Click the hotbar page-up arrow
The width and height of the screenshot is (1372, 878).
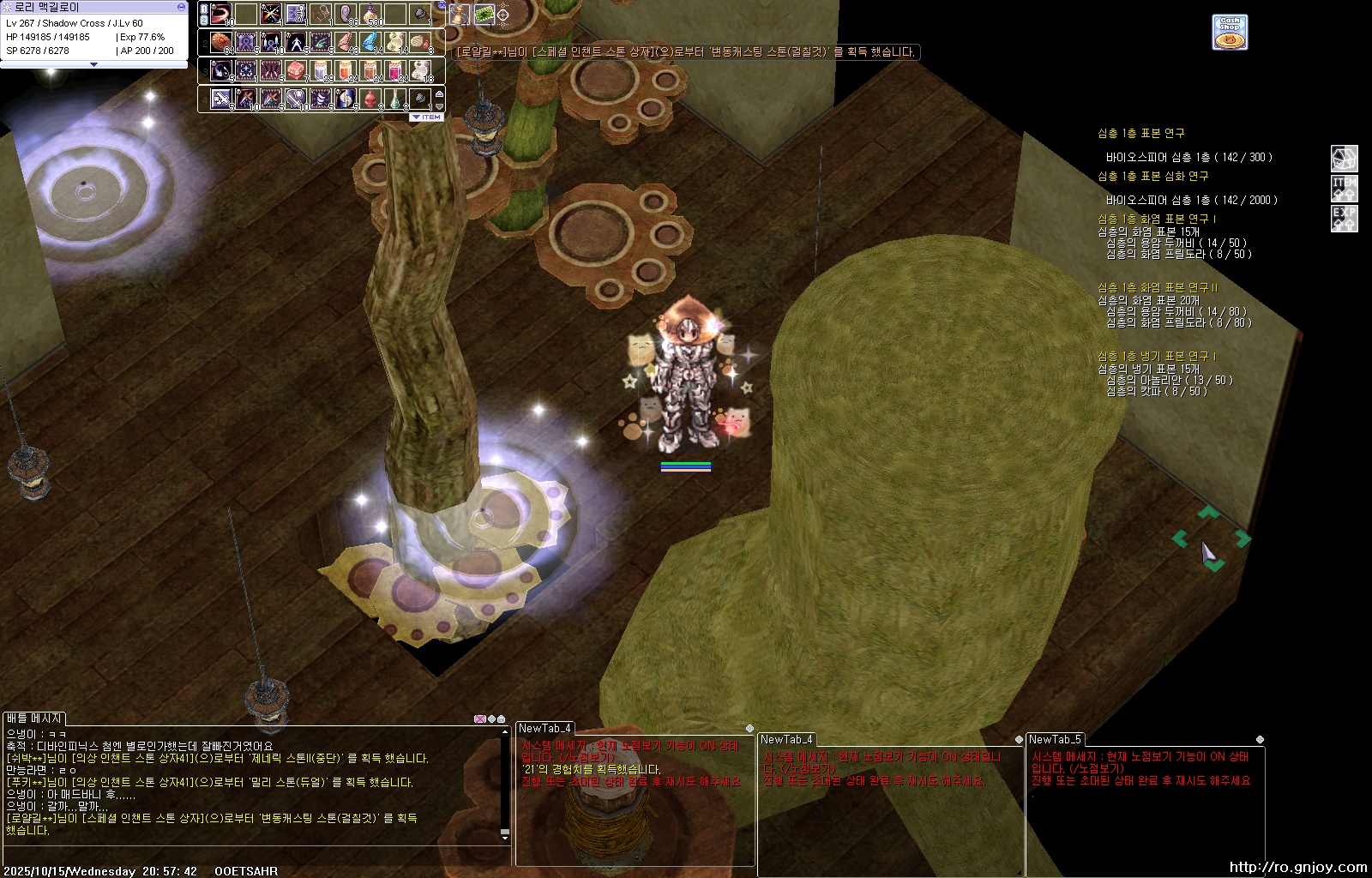440,93
